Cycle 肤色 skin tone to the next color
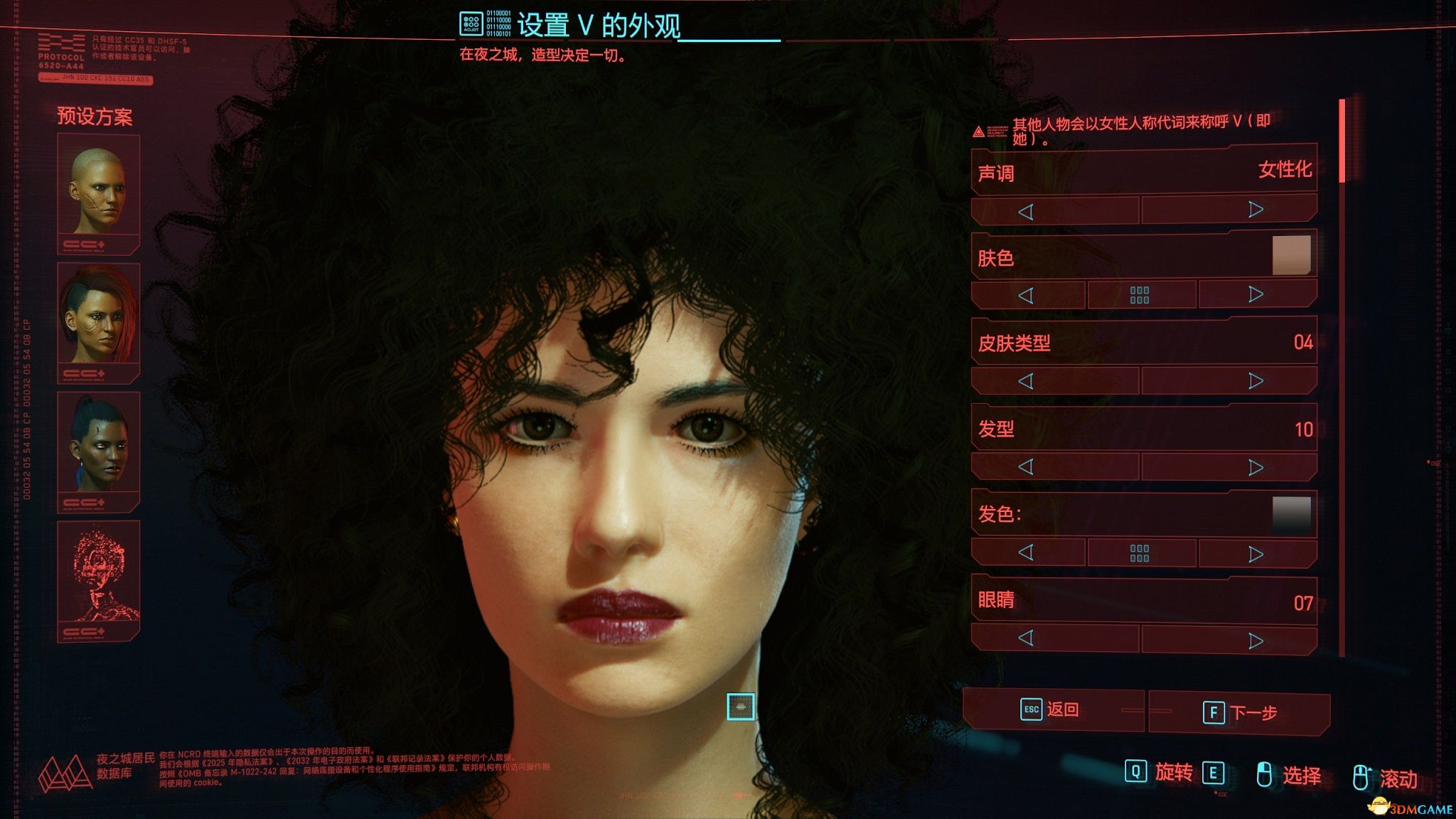 (x=1256, y=294)
